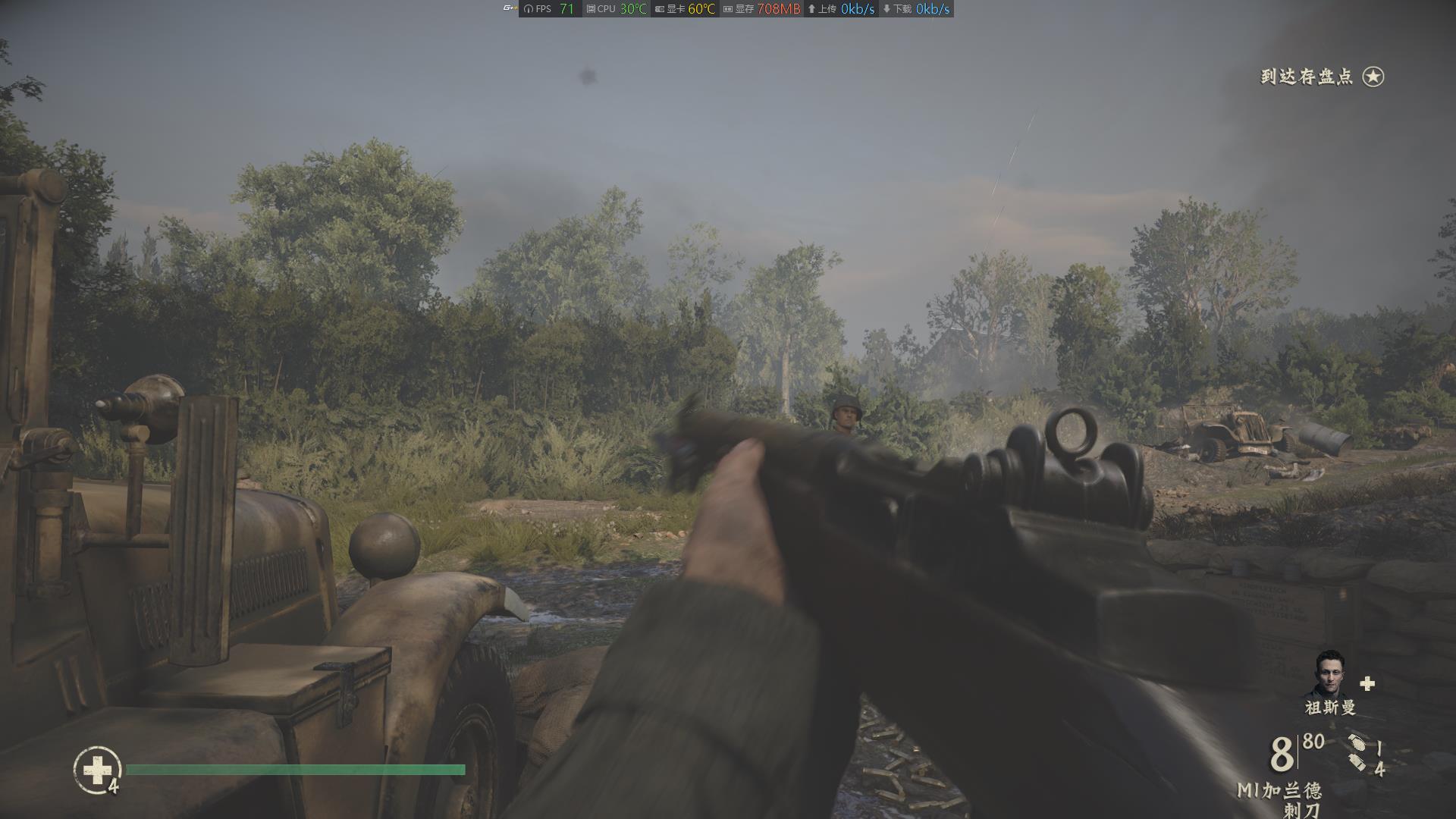Click the medkit plus icon beside Zussman portrait
The width and height of the screenshot is (1456, 819).
pos(1367,683)
